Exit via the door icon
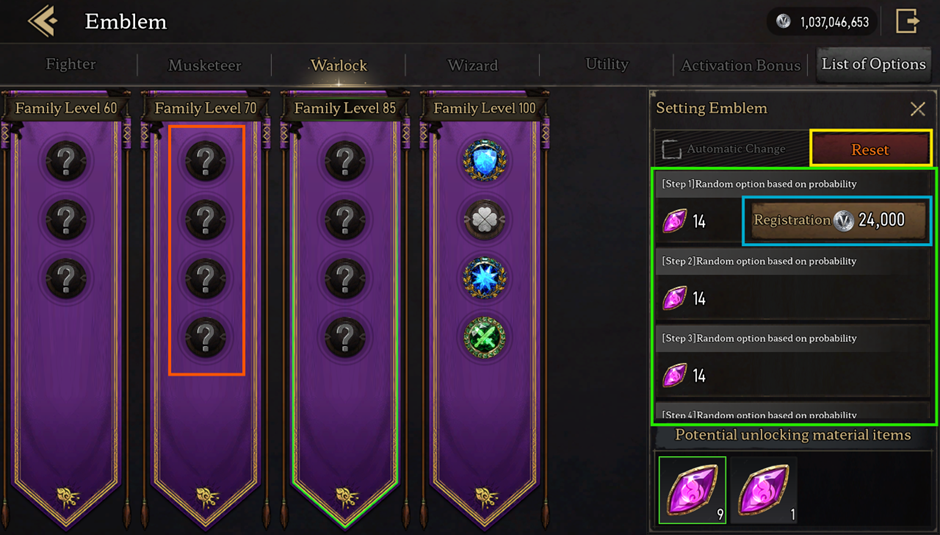The width and height of the screenshot is (940, 535). [x=908, y=21]
